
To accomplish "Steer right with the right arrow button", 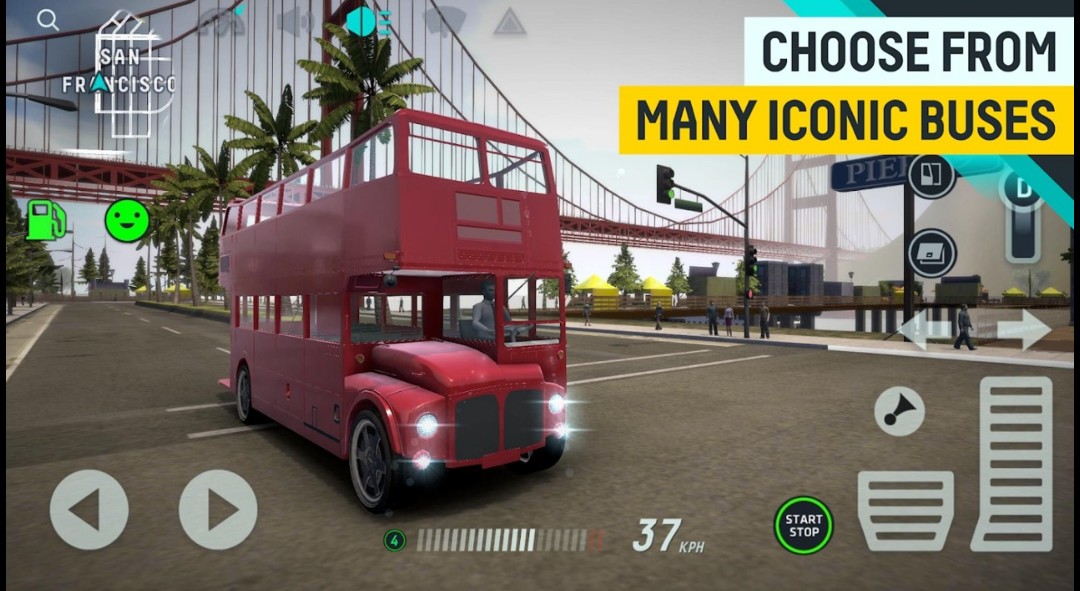I will pyautogui.click(x=218, y=509).
